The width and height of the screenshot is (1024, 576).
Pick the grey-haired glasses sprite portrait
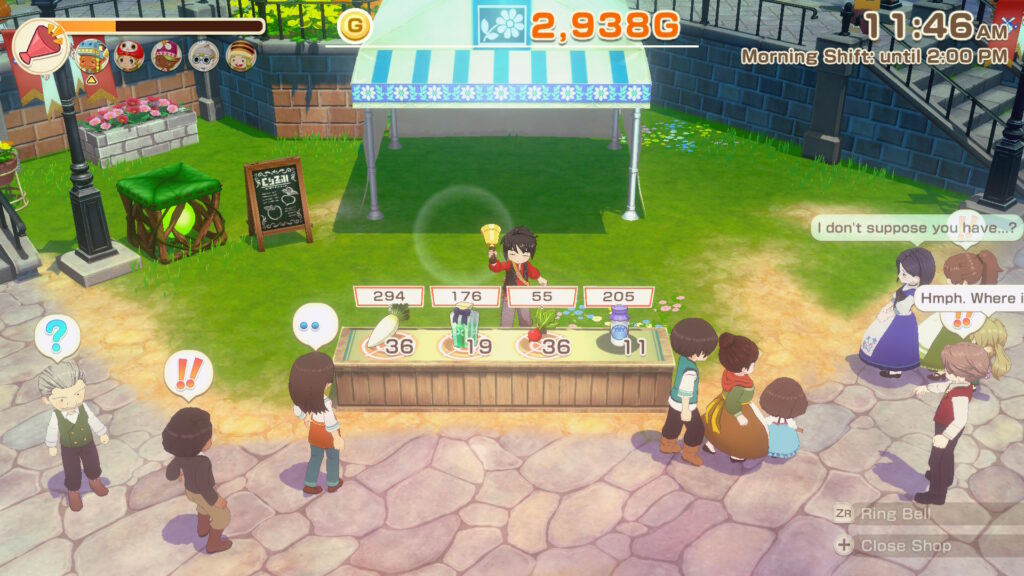tap(203, 56)
